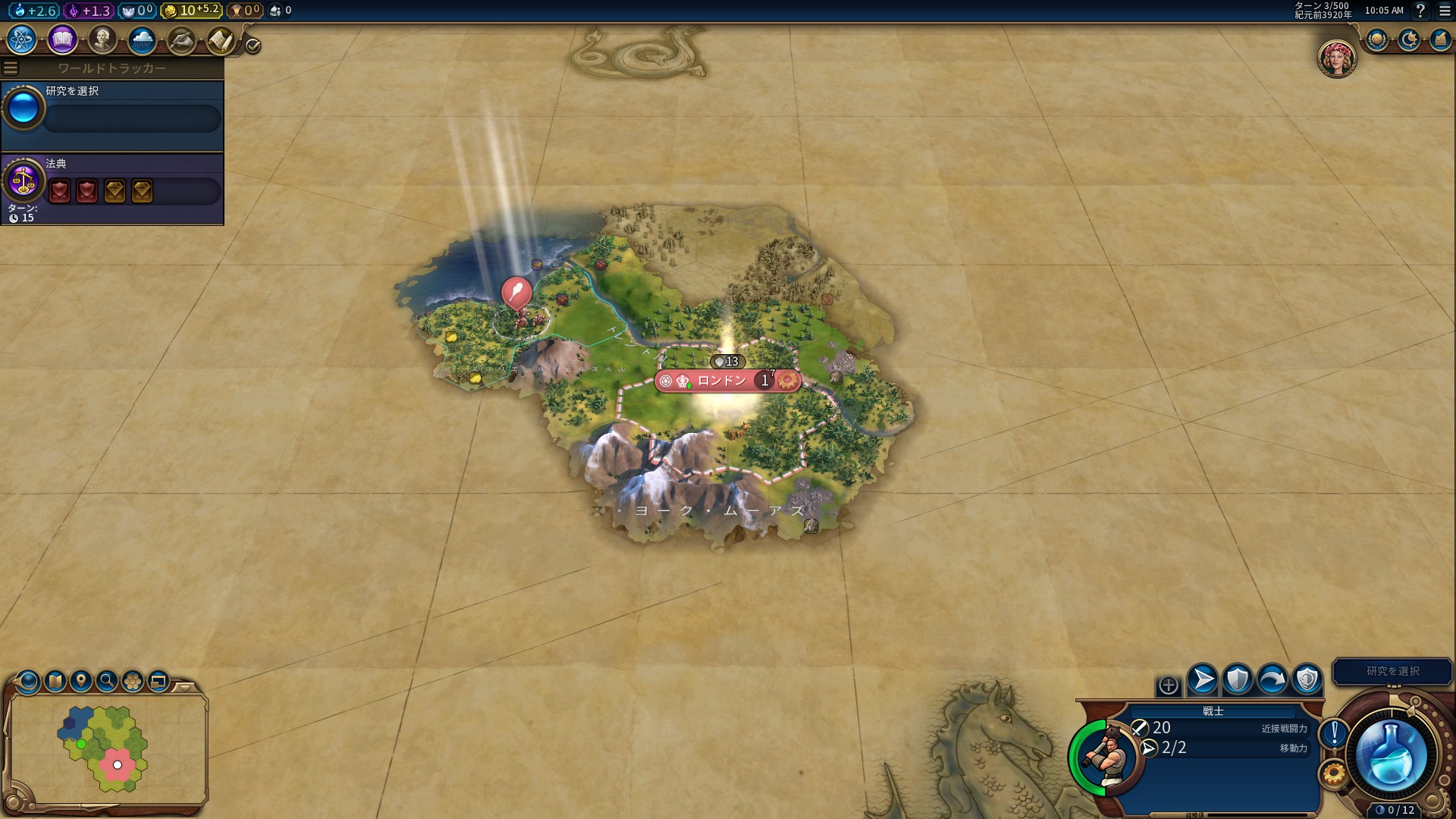Fortify the warrior with the shield action
Image resolution: width=1456 pixels, height=819 pixels.
point(1237,679)
